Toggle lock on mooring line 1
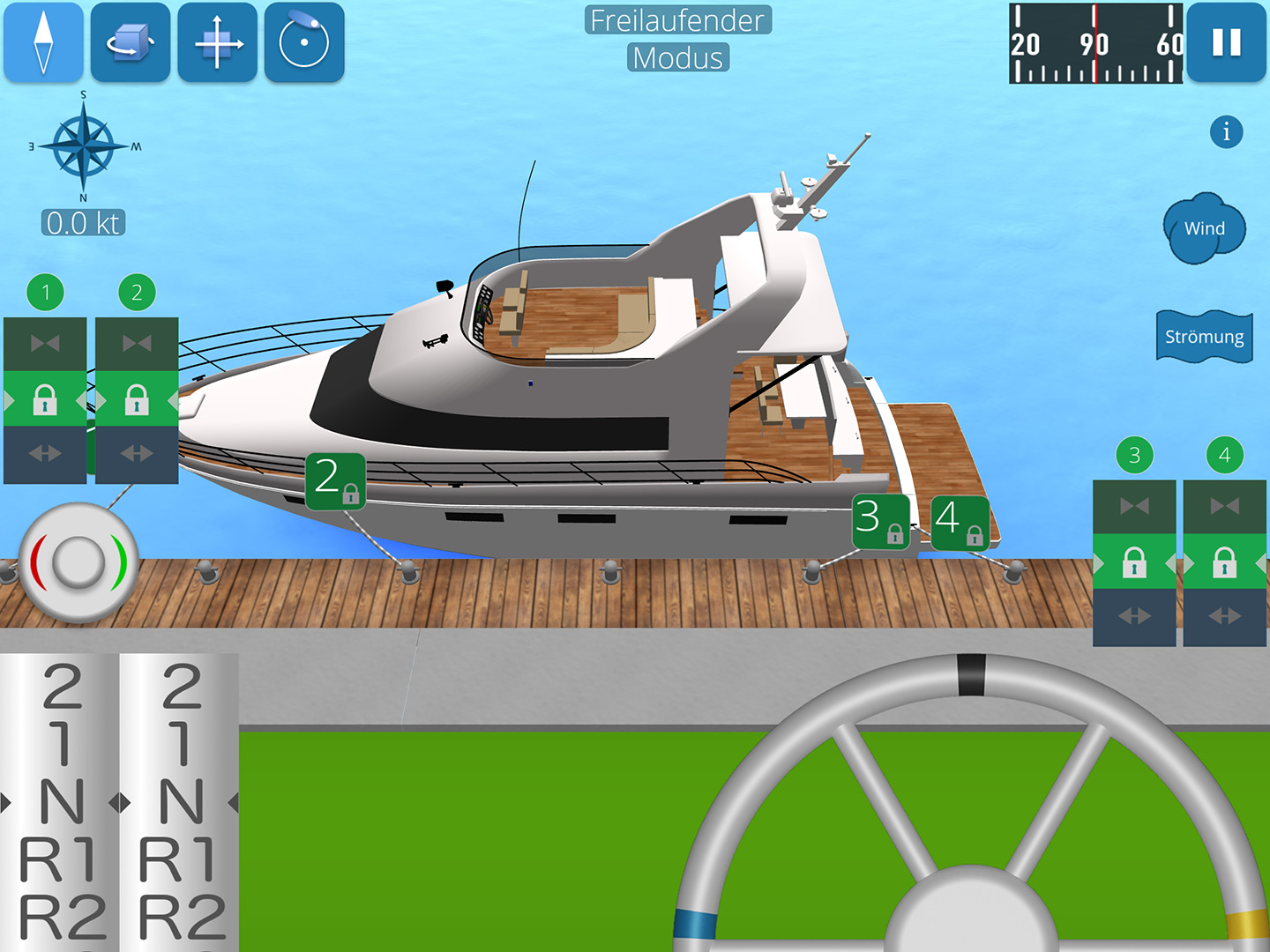This screenshot has height=952, width=1270. (x=44, y=401)
